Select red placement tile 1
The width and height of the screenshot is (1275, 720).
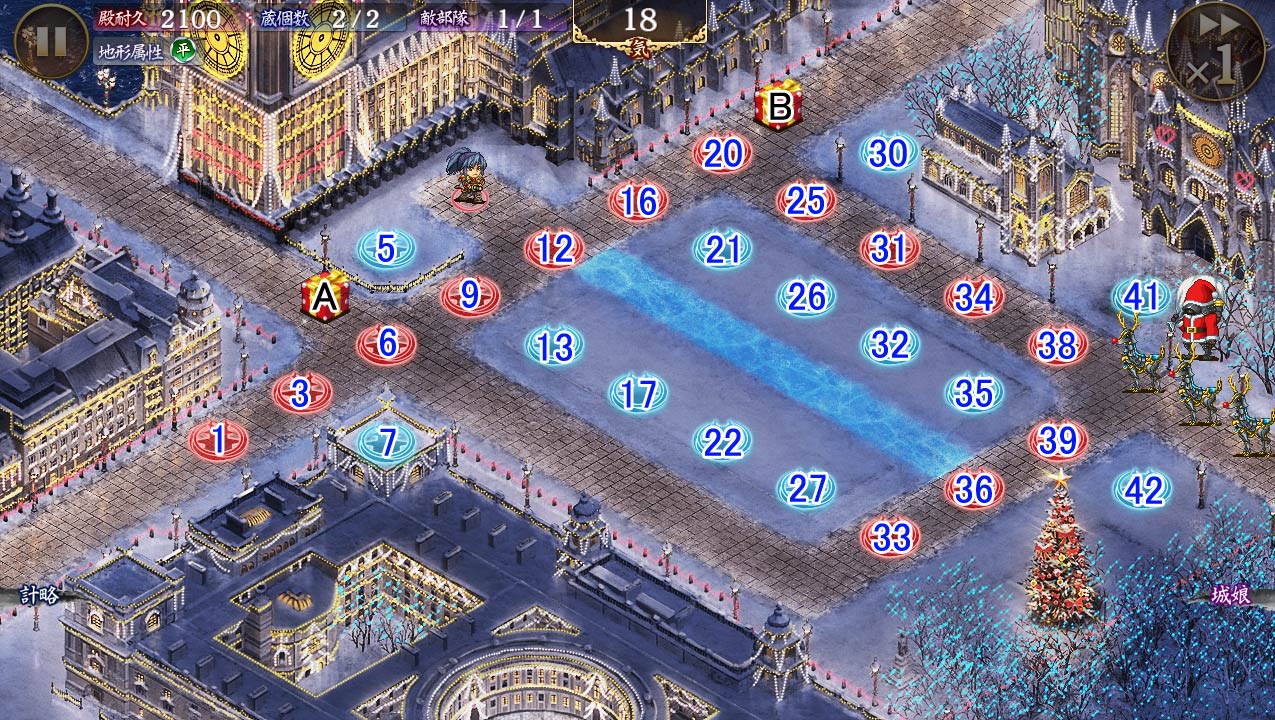click(x=218, y=439)
